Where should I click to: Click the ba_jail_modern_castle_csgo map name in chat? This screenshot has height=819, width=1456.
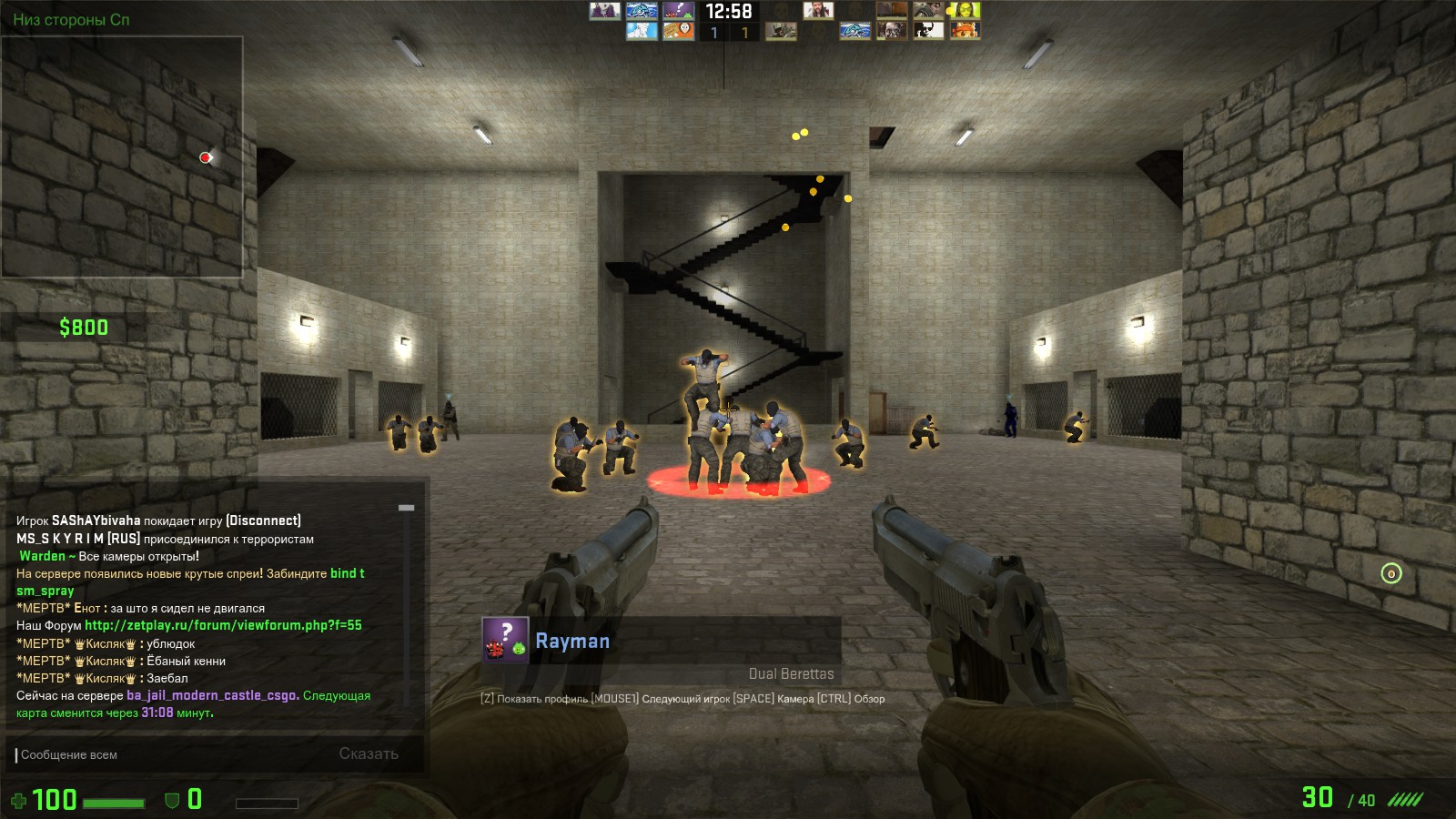click(x=212, y=695)
